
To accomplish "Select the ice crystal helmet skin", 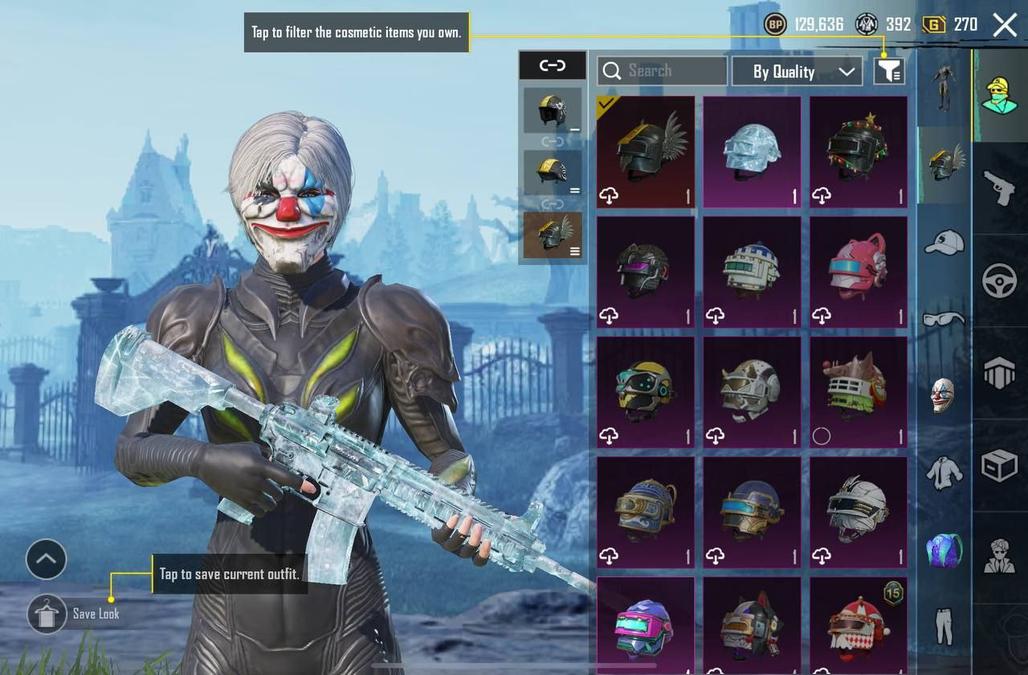I will point(751,152).
